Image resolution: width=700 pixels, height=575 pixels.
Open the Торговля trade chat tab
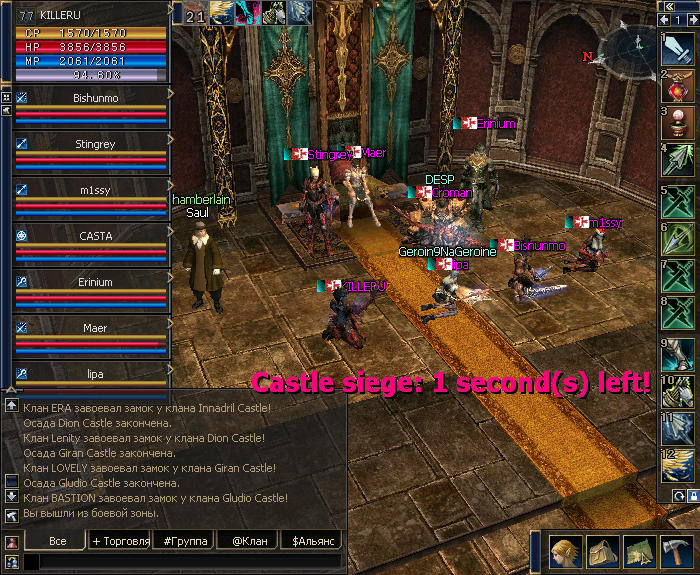[x=120, y=540]
